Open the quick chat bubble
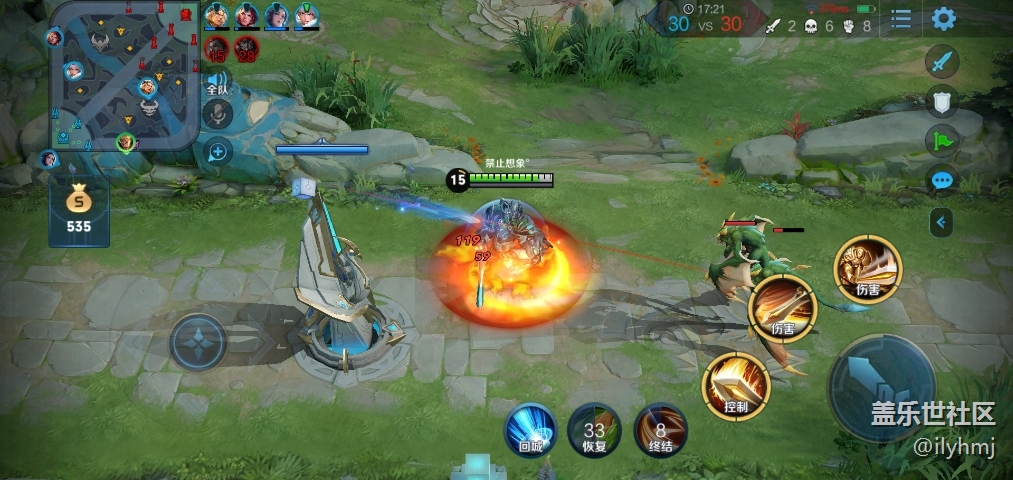This screenshot has height=480, width=1013. 942,181
